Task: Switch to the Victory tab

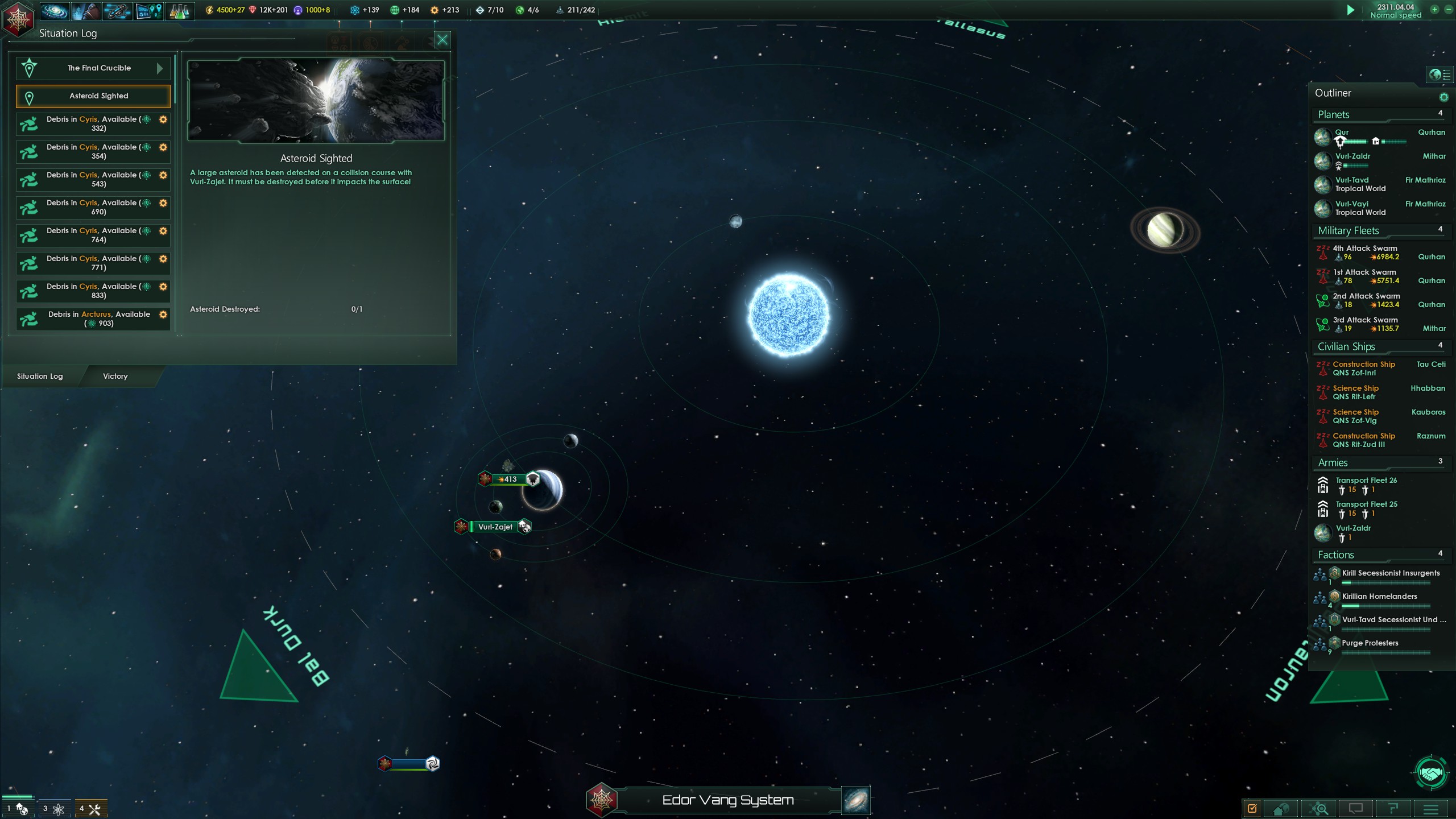Action: (115, 376)
